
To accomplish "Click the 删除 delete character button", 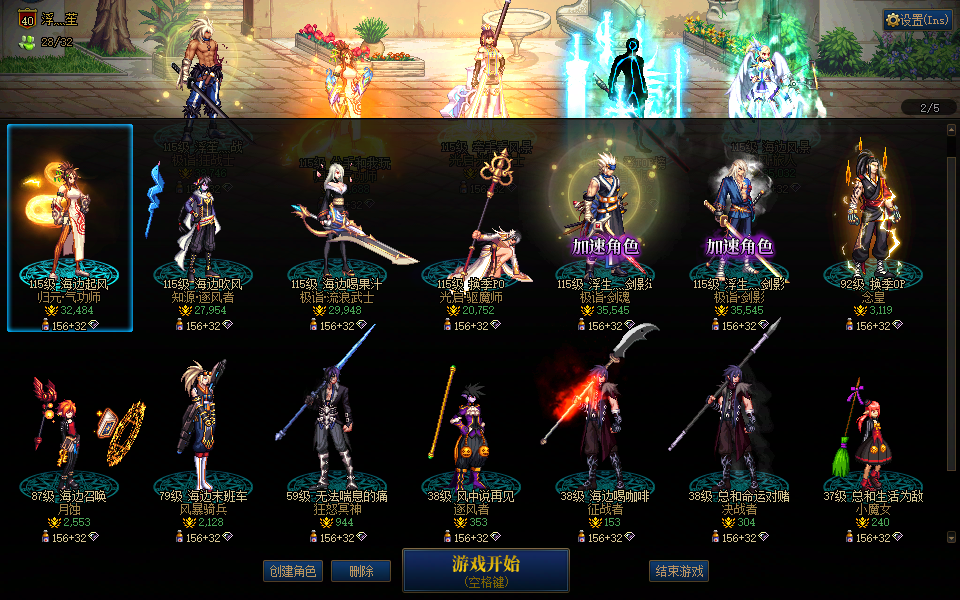I will click(x=361, y=571).
